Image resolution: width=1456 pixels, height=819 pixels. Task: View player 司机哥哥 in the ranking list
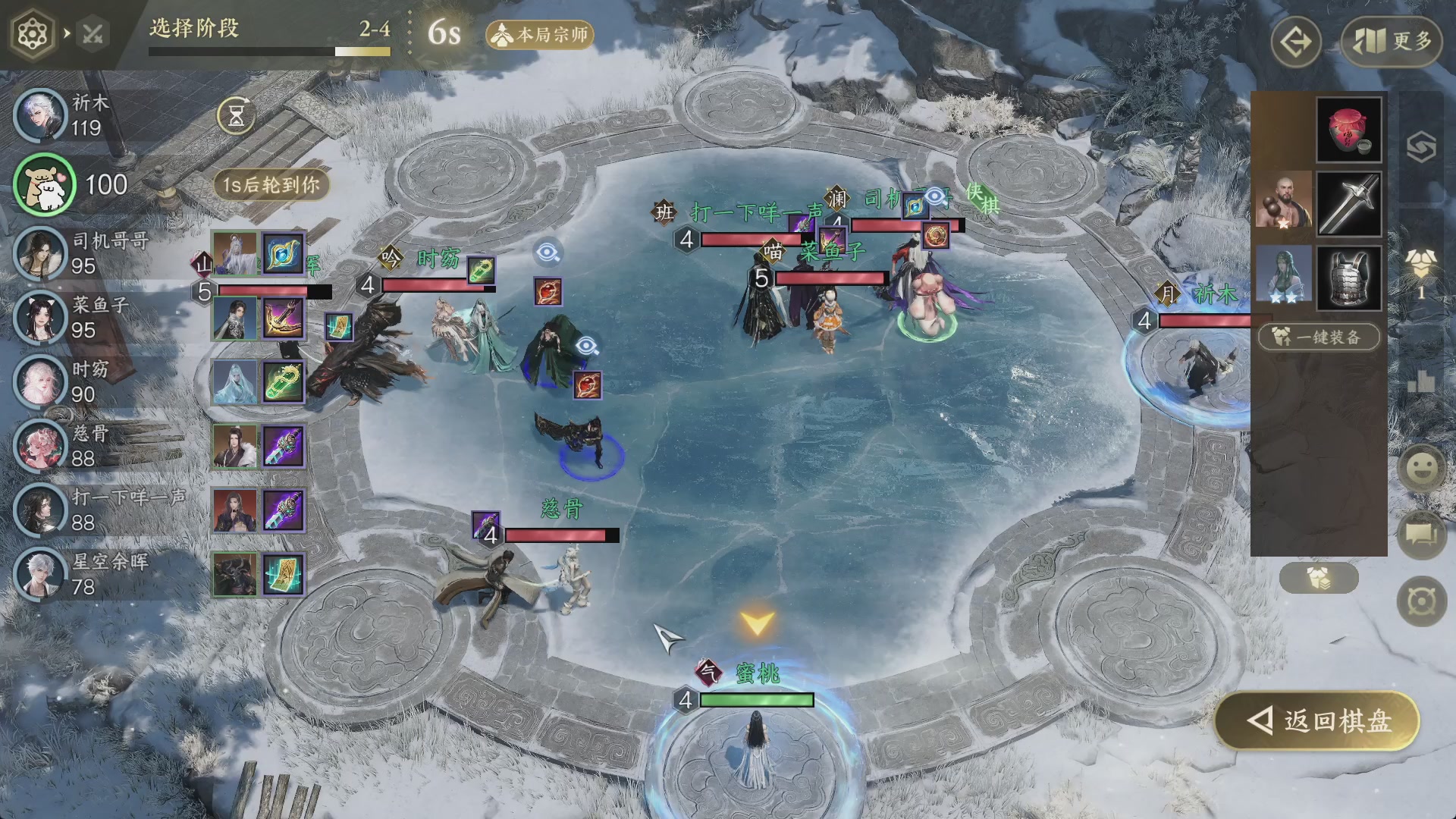pyautogui.click(x=42, y=253)
